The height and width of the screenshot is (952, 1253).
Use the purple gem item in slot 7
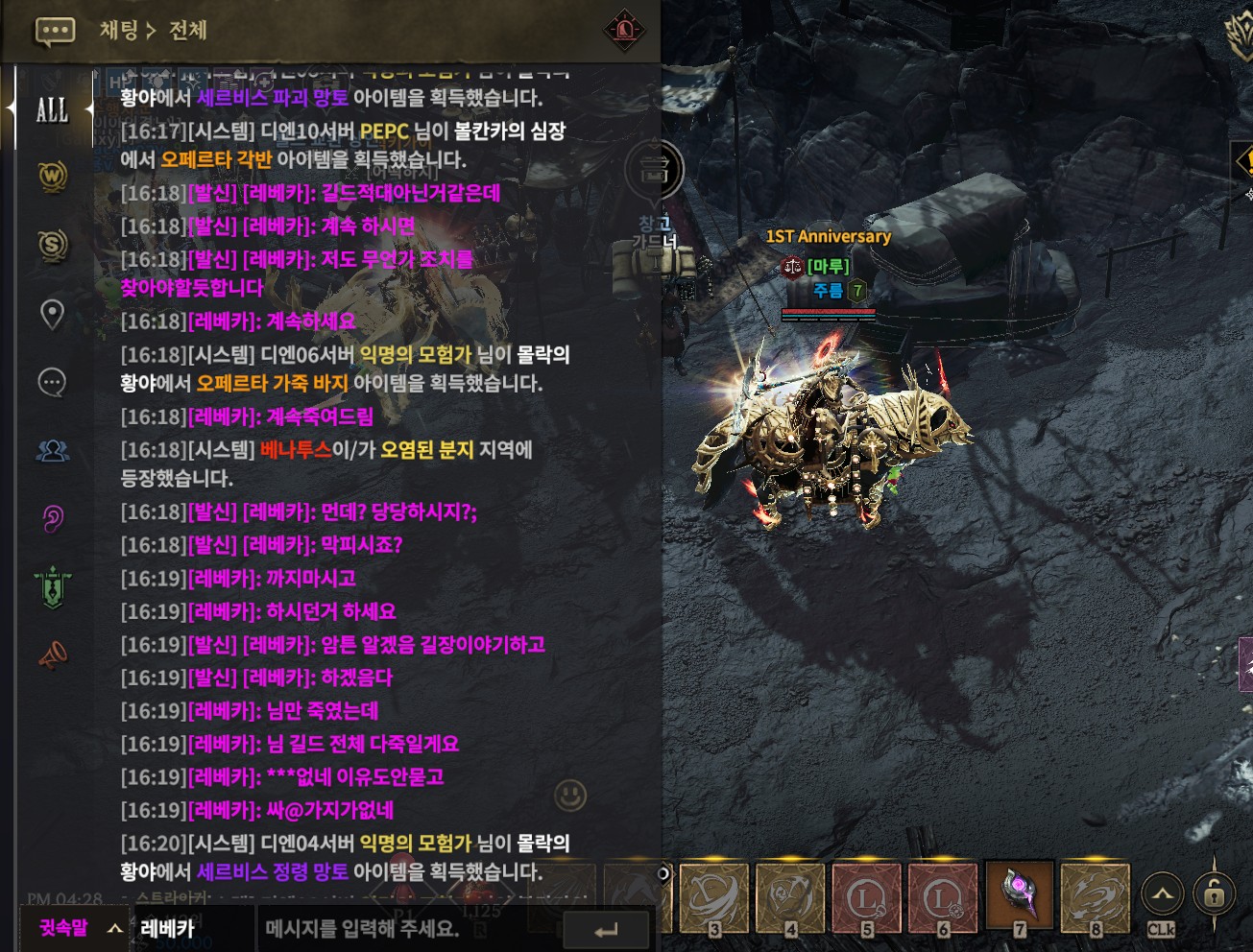(1020, 895)
